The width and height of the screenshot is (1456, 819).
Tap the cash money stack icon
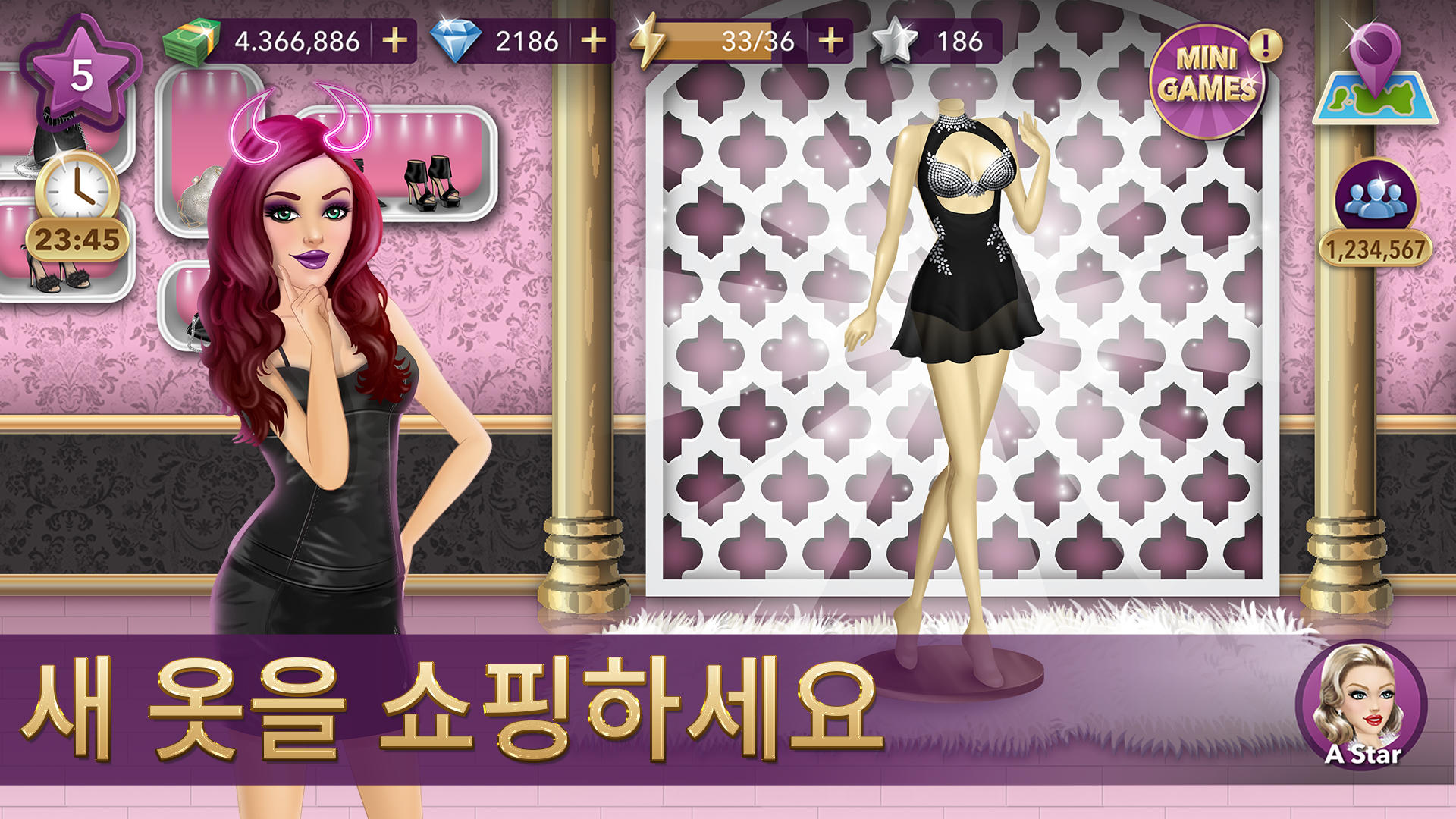[x=191, y=38]
